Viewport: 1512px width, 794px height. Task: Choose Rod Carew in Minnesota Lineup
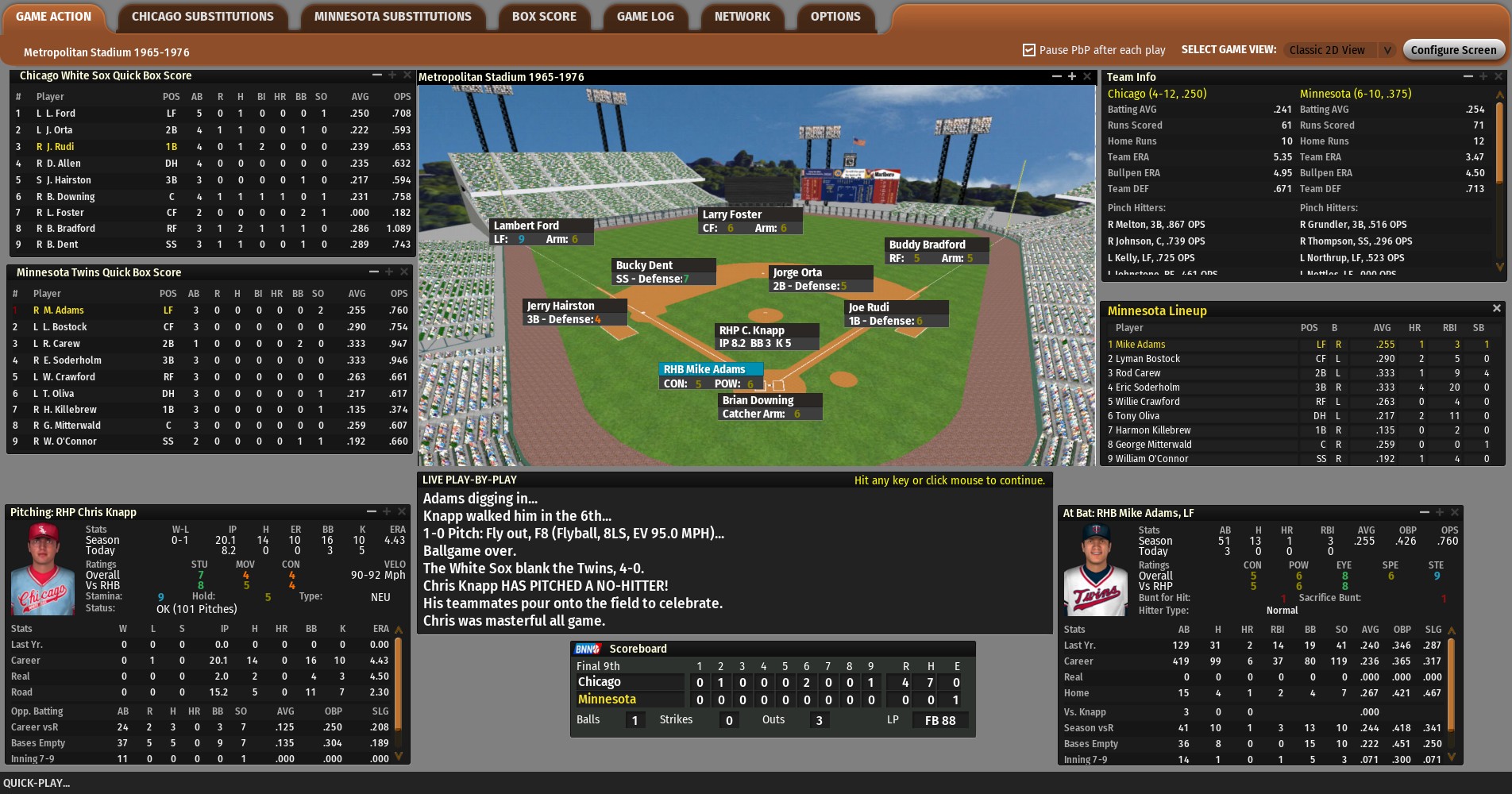click(x=1138, y=373)
